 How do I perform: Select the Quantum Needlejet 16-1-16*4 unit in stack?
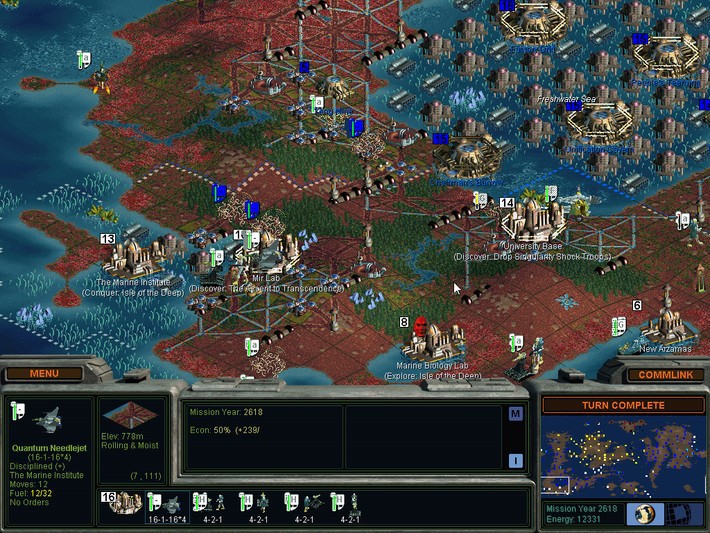click(167, 503)
